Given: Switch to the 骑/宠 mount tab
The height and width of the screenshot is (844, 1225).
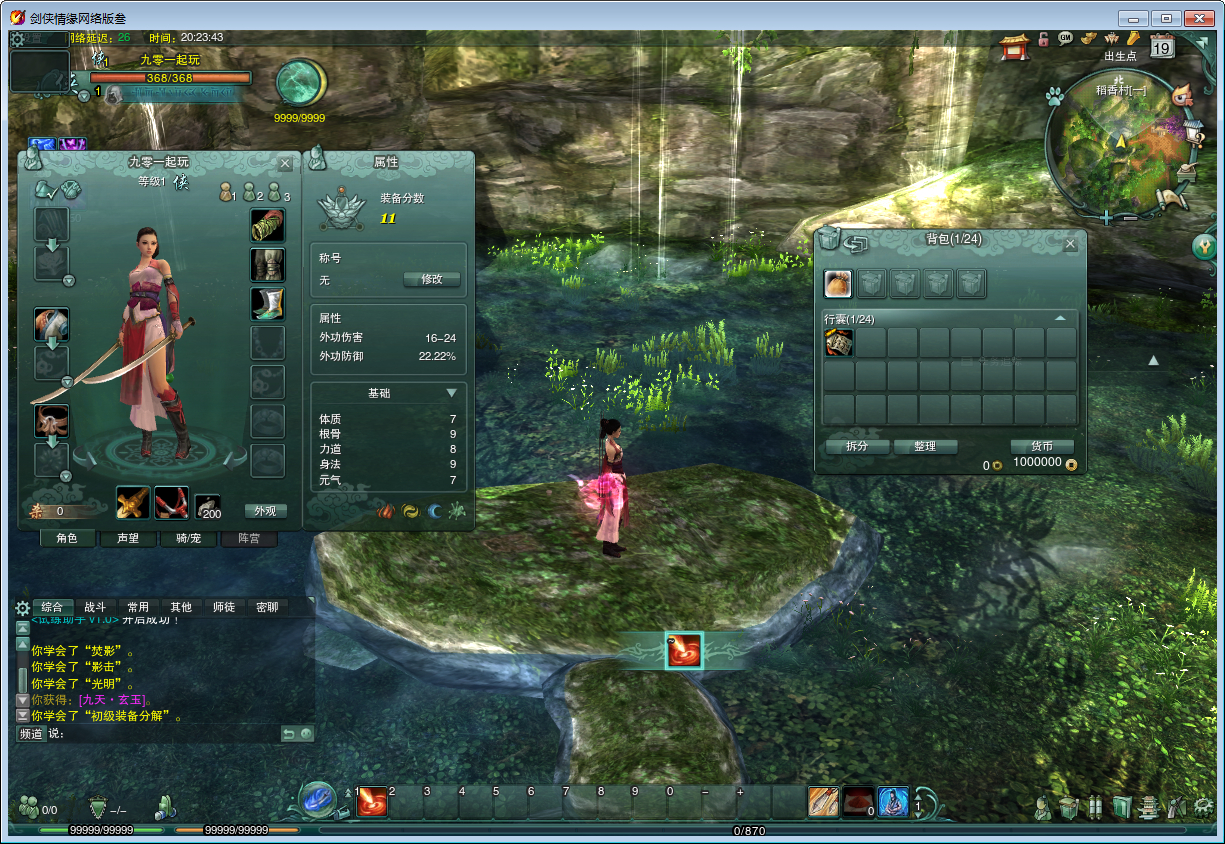Looking at the screenshot, I should point(187,538).
